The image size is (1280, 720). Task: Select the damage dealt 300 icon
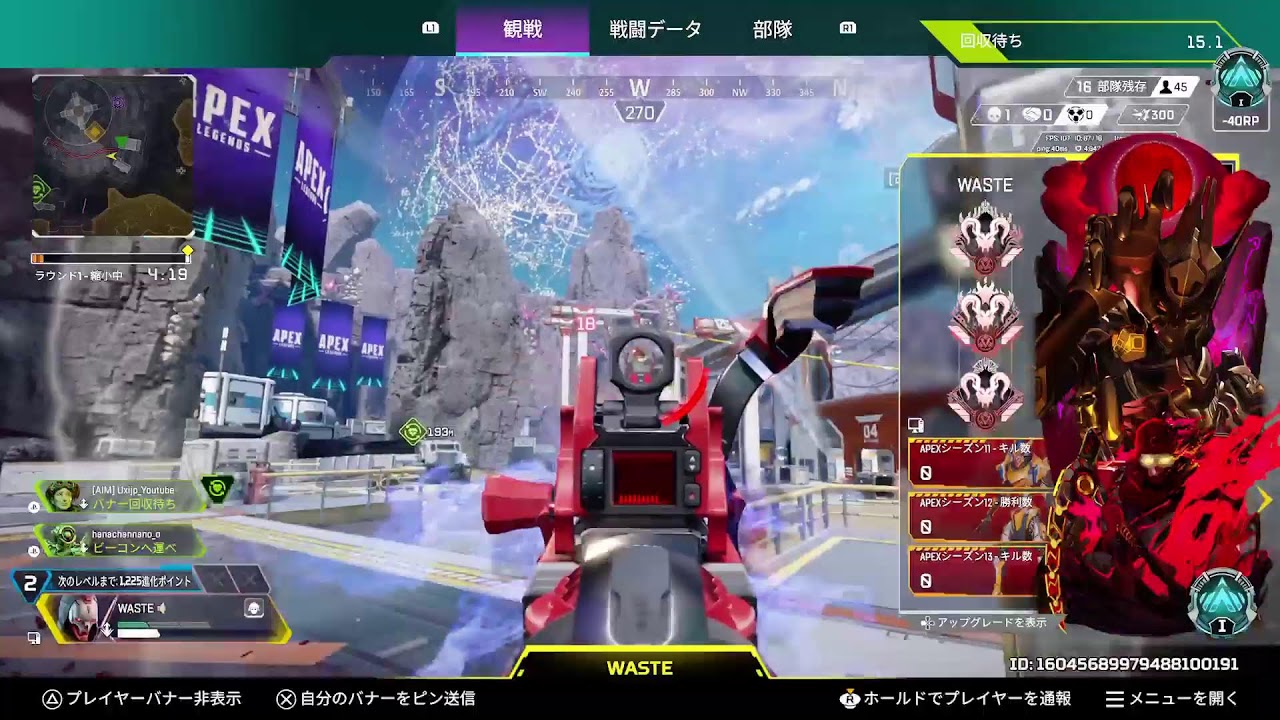(1140, 114)
